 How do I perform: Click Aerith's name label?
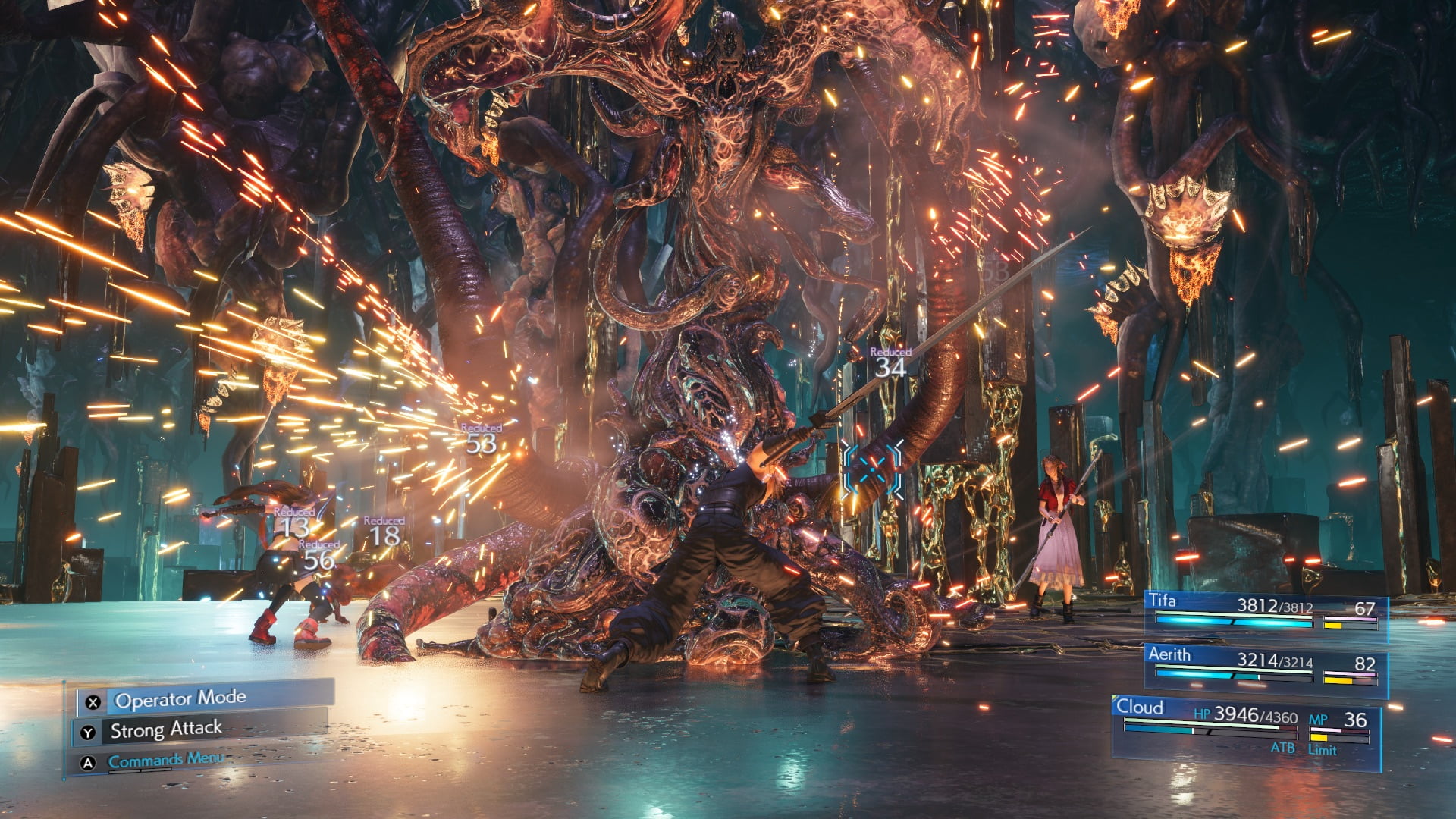click(x=1170, y=654)
